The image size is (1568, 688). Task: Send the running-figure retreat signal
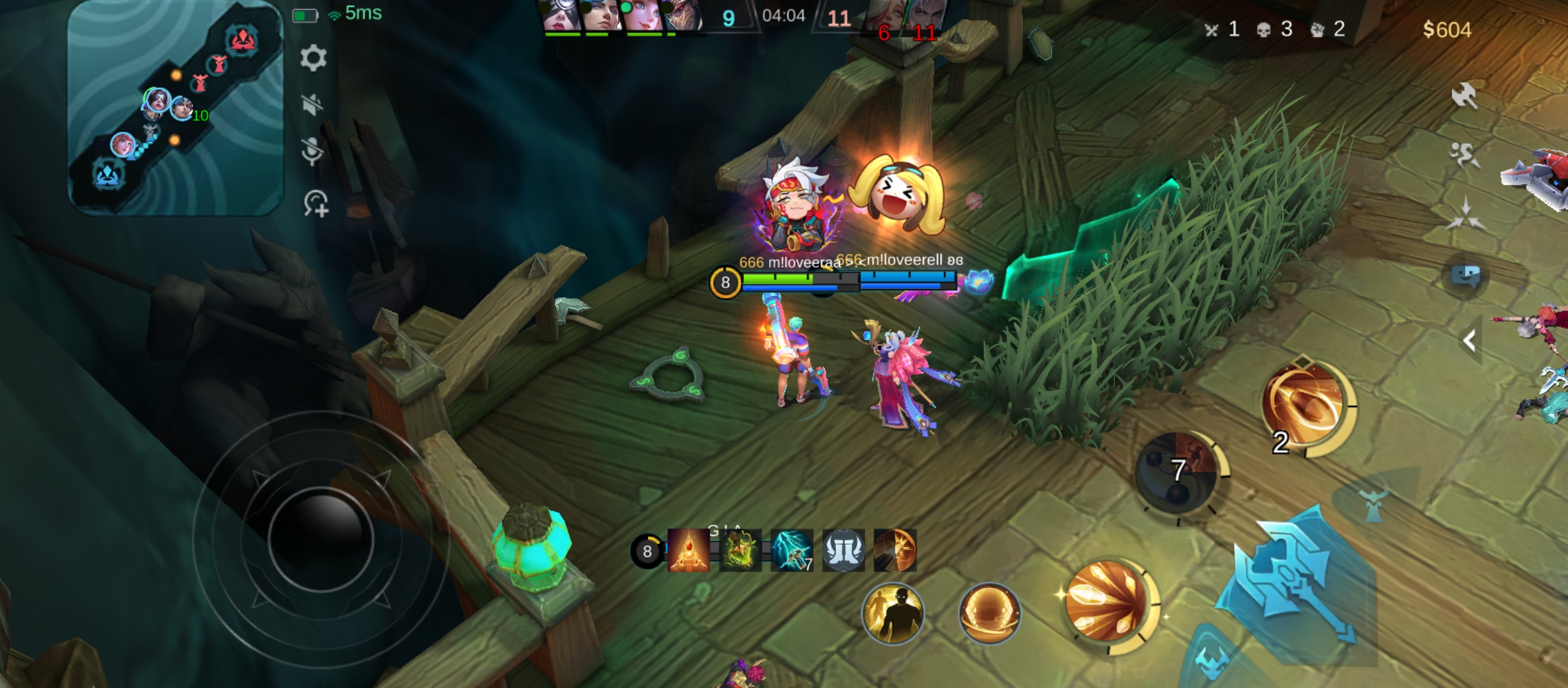click(x=1464, y=154)
